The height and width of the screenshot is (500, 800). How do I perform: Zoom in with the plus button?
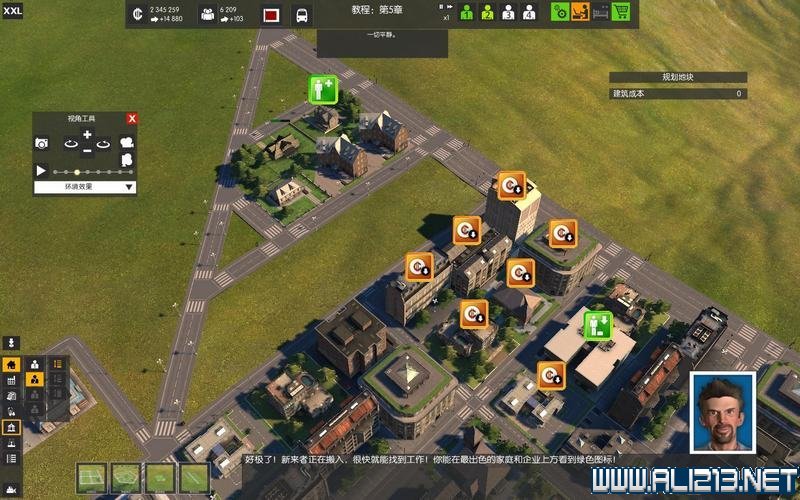pos(87,134)
